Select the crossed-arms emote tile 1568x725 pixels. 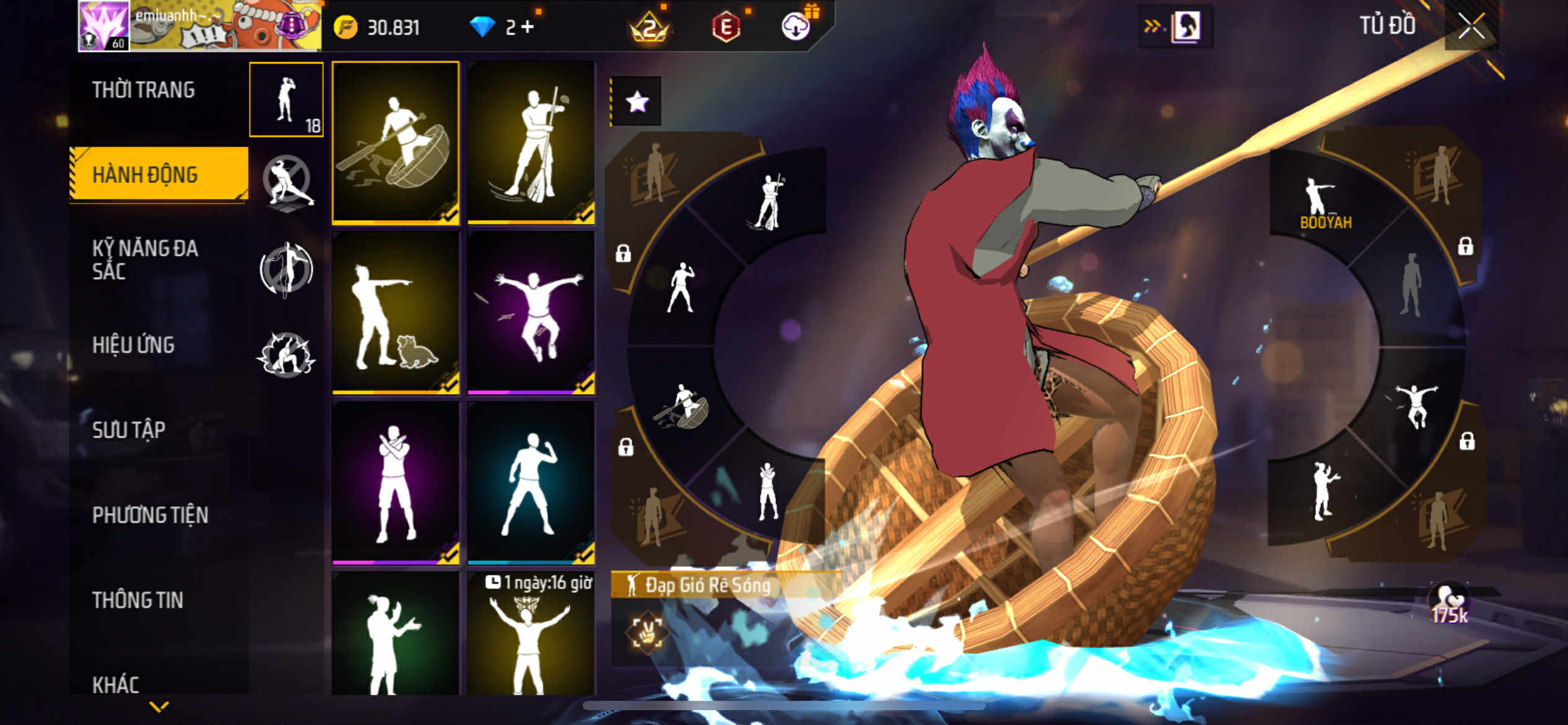coord(396,483)
